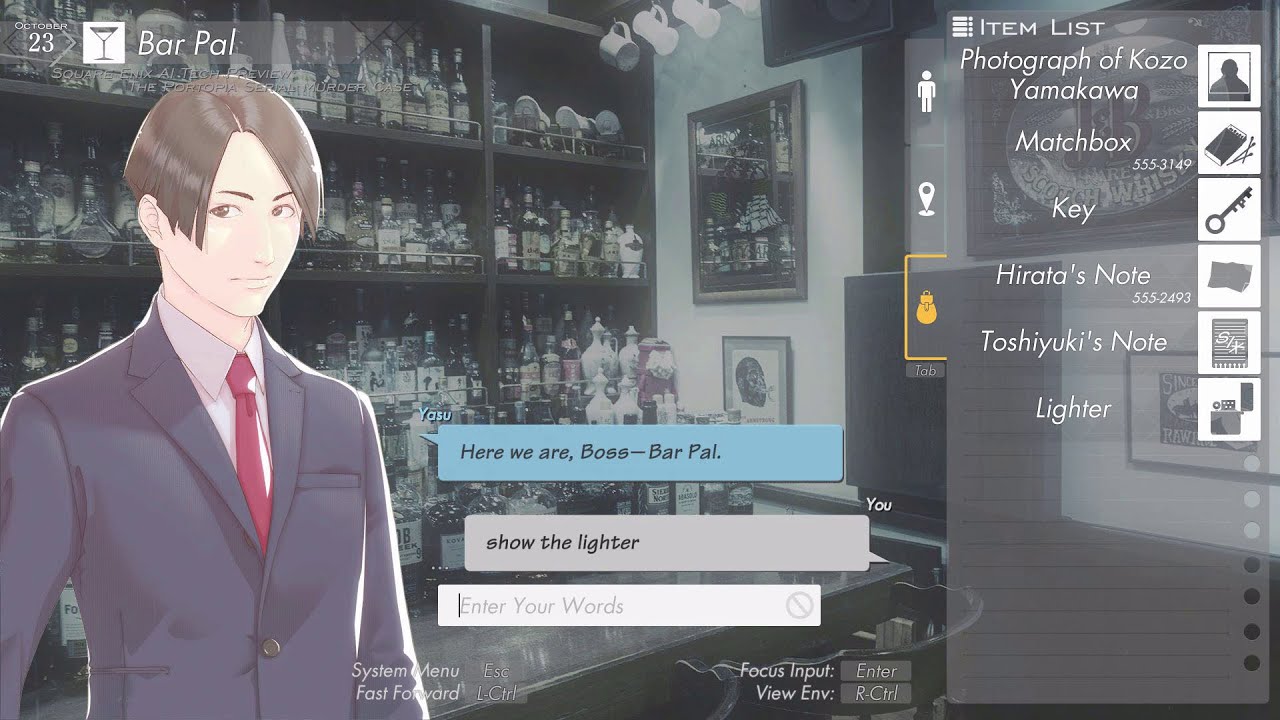The height and width of the screenshot is (720, 1280).
Task: Open the location pin tab
Action: (x=926, y=199)
